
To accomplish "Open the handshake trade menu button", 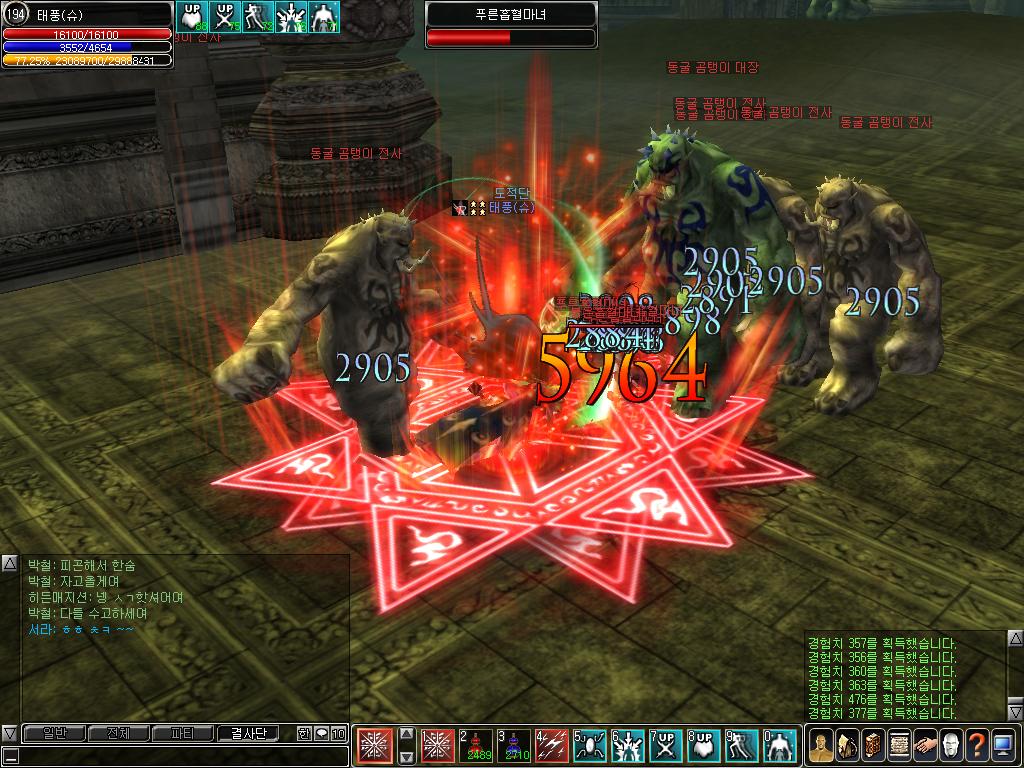I will [924, 744].
